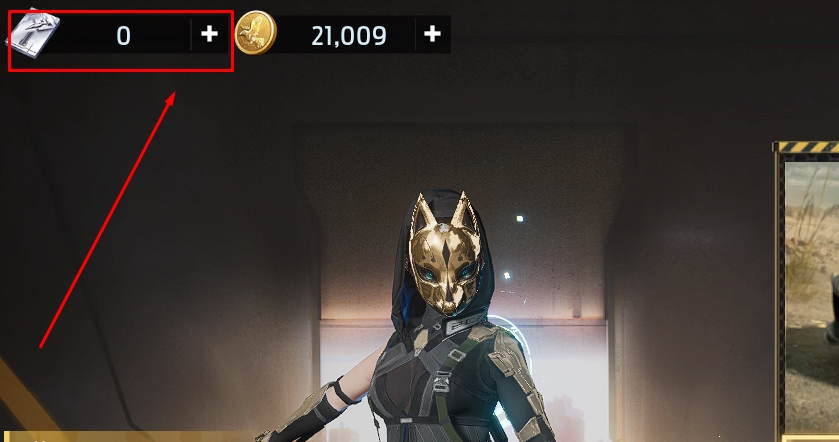
Task: Click the gold coin currency icon
Action: (257, 34)
